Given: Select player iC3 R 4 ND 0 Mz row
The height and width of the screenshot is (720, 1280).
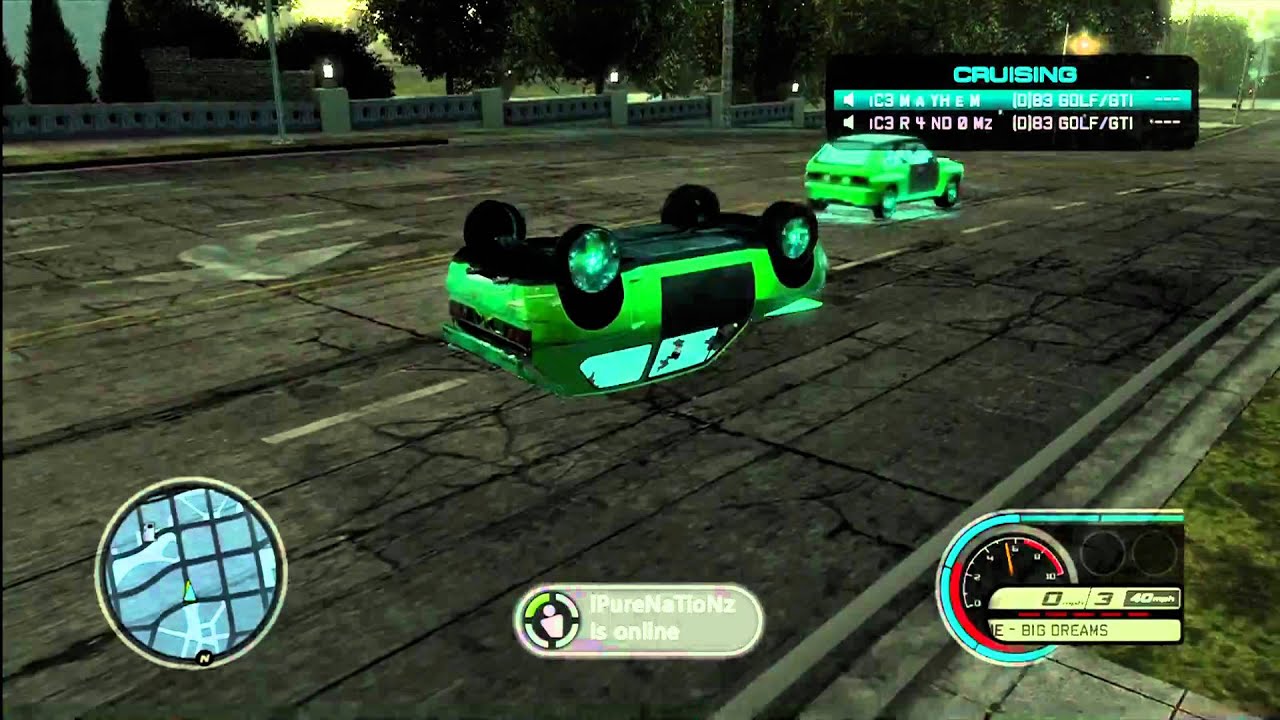Looking at the screenshot, I should [1012, 123].
